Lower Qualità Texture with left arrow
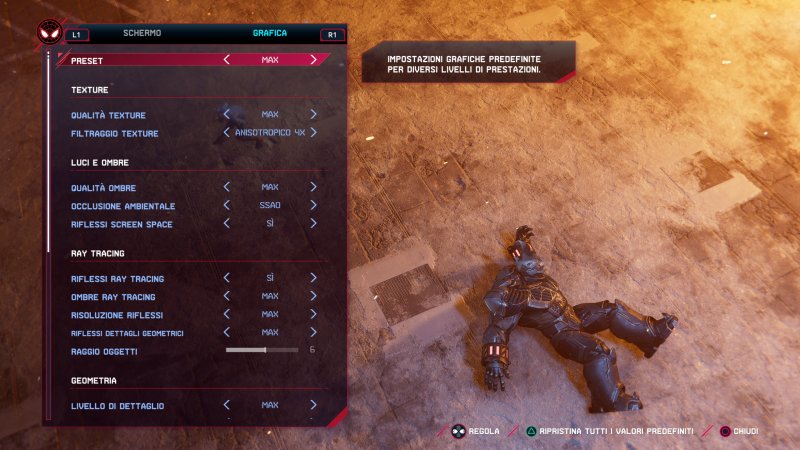 click(x=226, y=115)
